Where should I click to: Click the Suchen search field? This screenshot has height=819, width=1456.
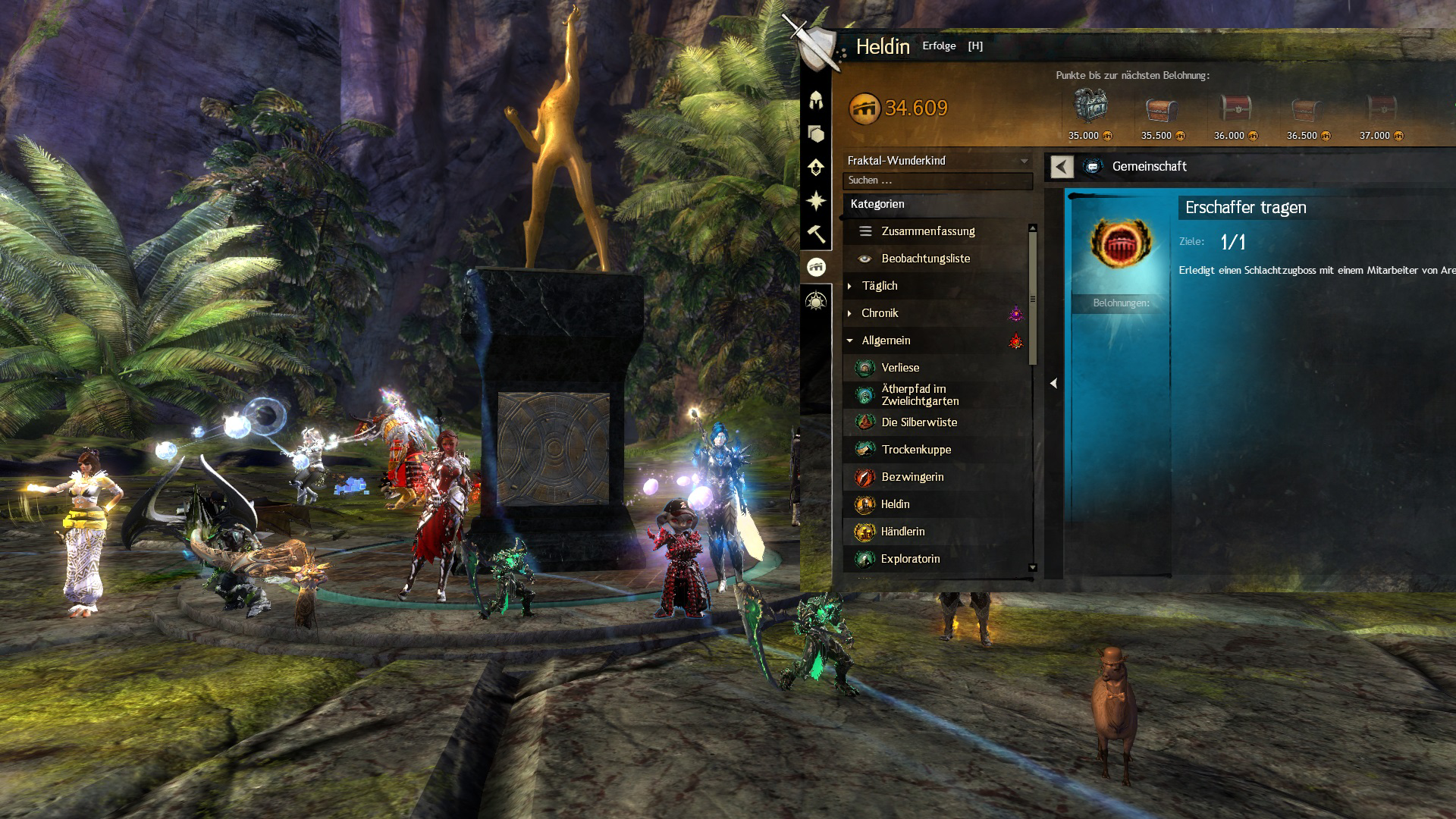click(937, 180)
